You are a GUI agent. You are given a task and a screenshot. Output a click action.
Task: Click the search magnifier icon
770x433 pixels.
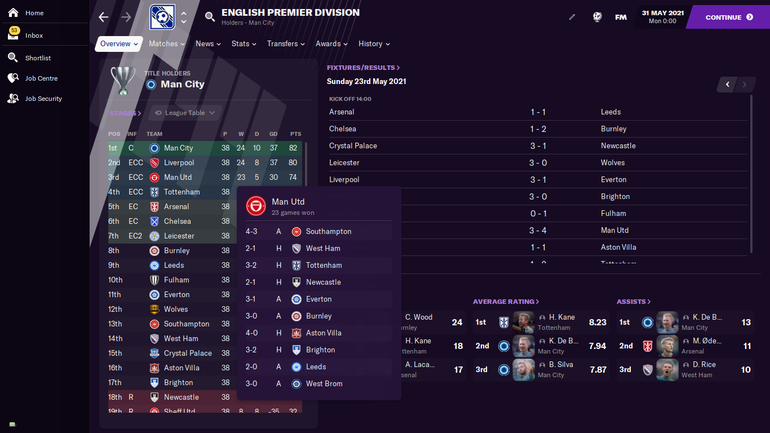(209, 17)
